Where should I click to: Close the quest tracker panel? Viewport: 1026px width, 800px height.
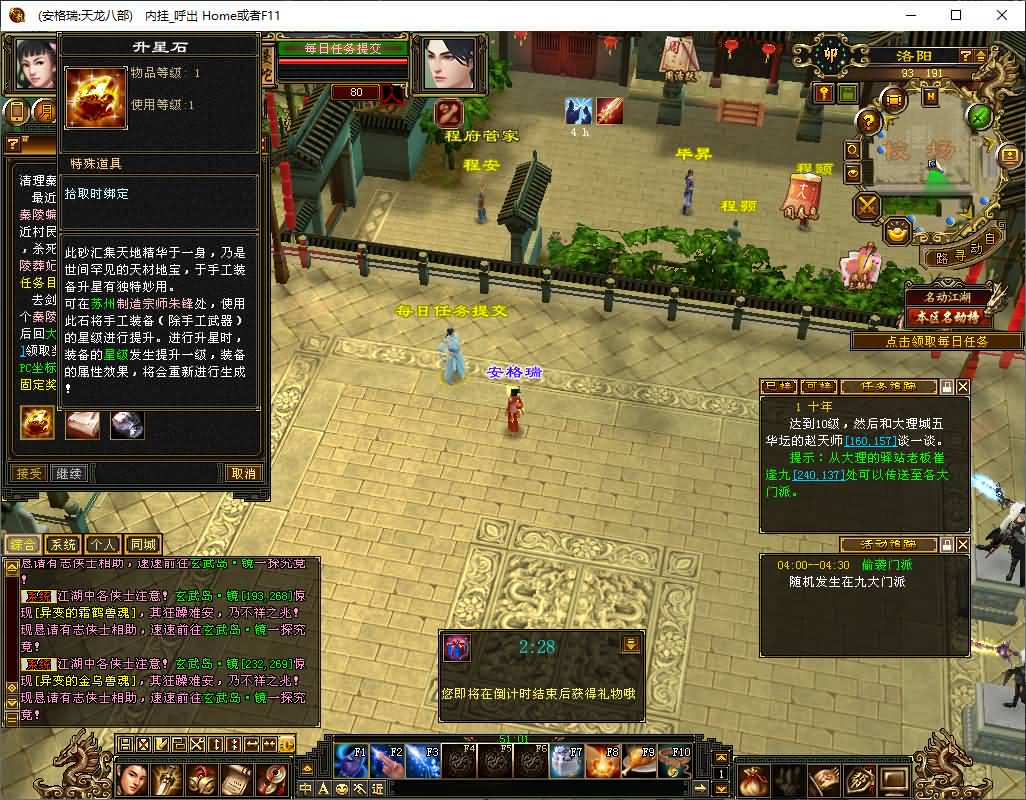(963, 386)
